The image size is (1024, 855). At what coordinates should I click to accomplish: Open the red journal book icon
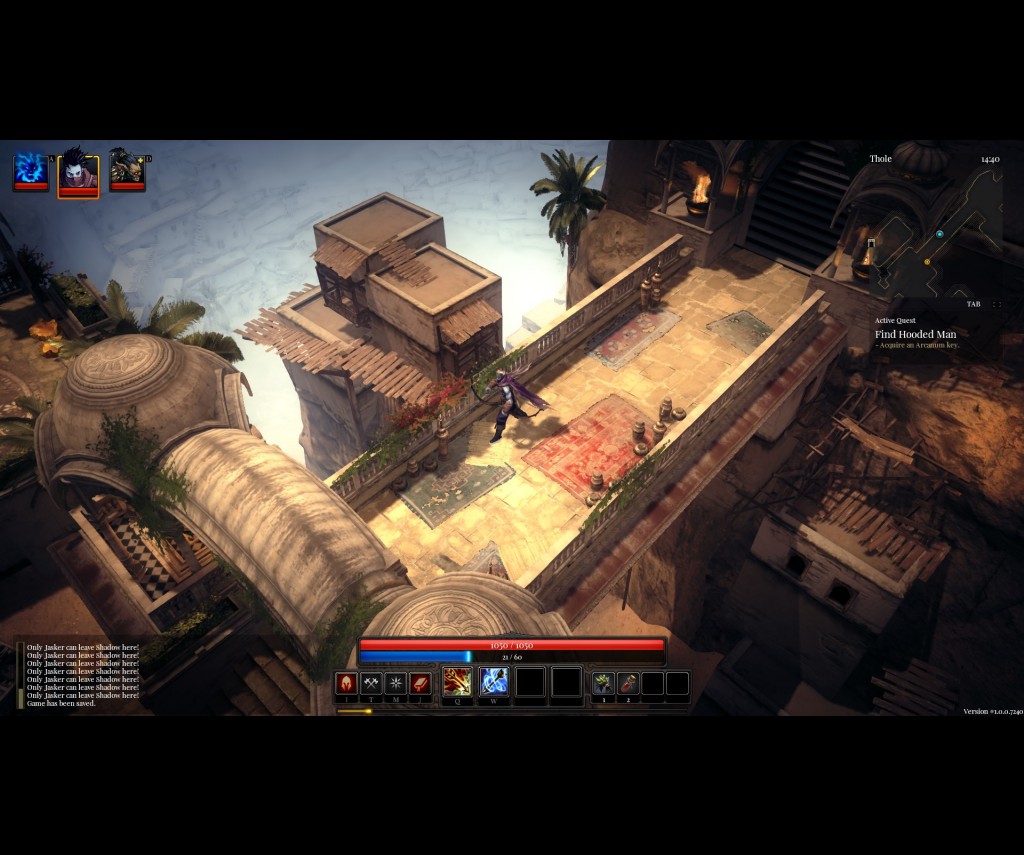tap(421, 684)
